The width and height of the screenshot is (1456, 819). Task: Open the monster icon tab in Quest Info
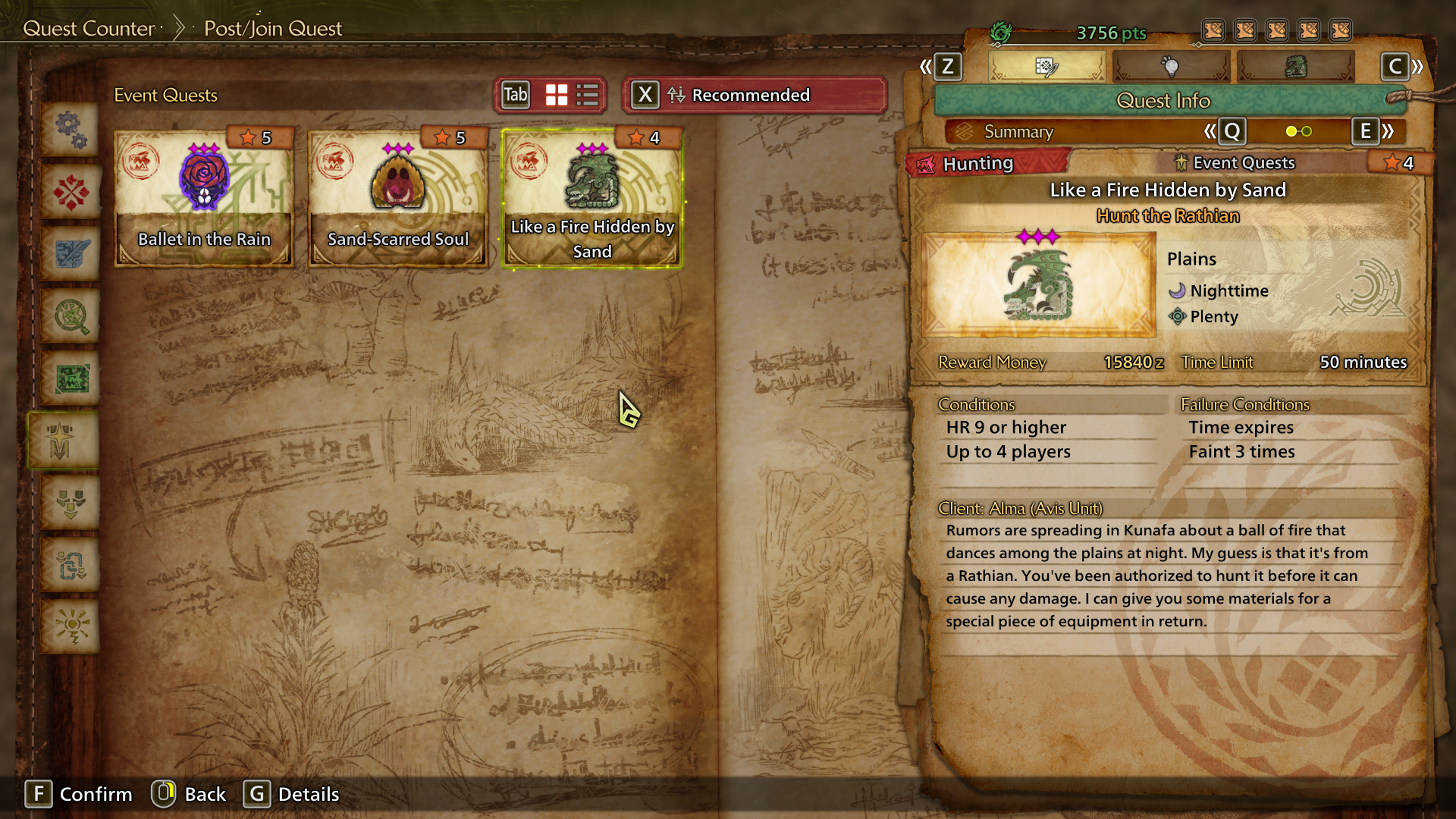(1297, 67)
